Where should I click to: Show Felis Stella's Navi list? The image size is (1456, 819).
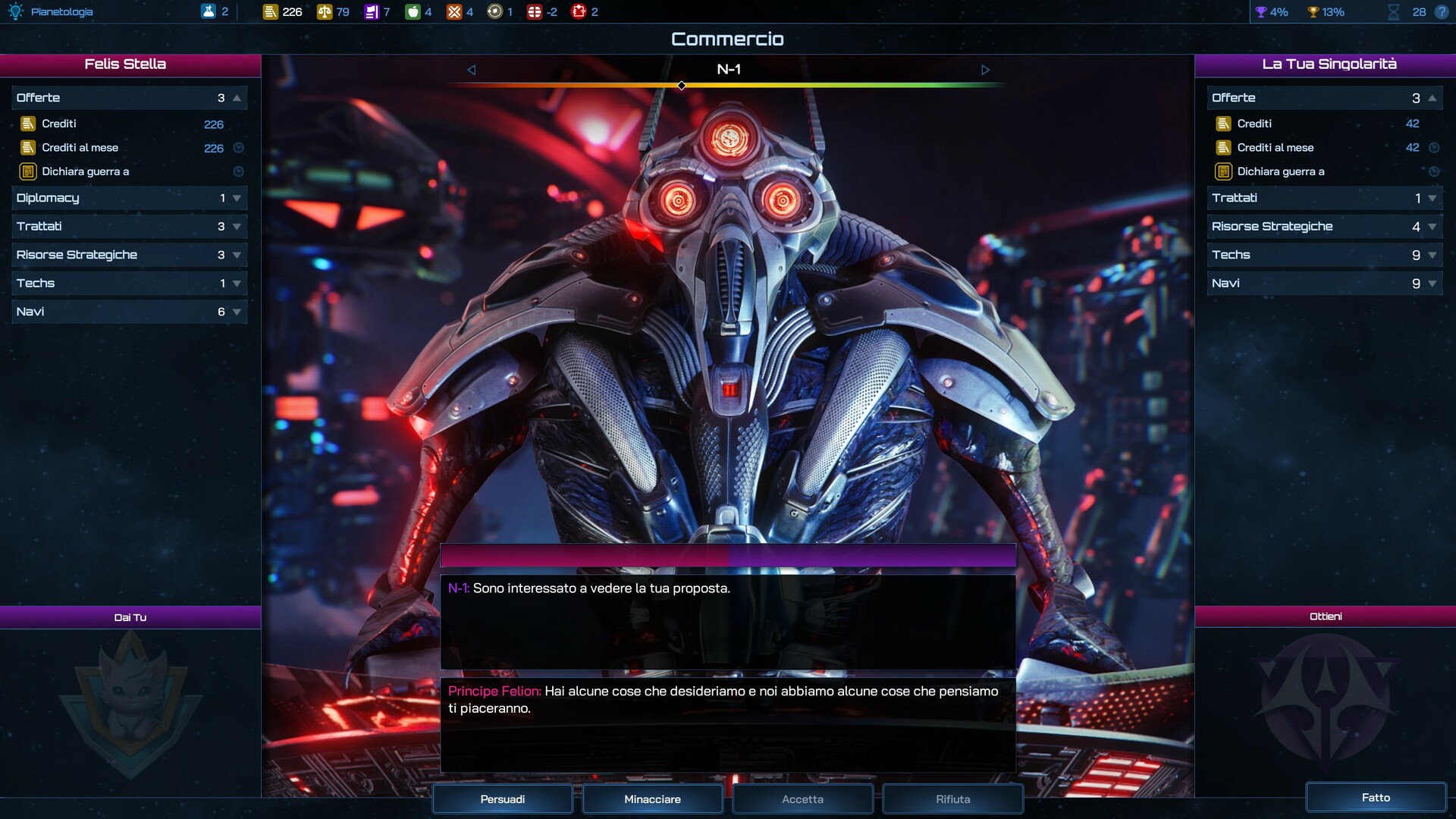pyautogui.click(x=129, y=312)
